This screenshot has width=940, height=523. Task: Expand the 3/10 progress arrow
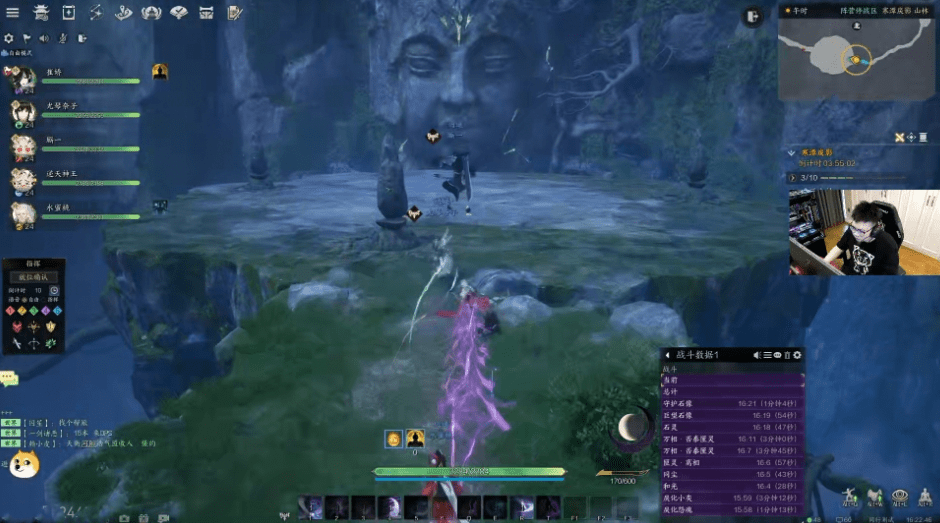792,177
